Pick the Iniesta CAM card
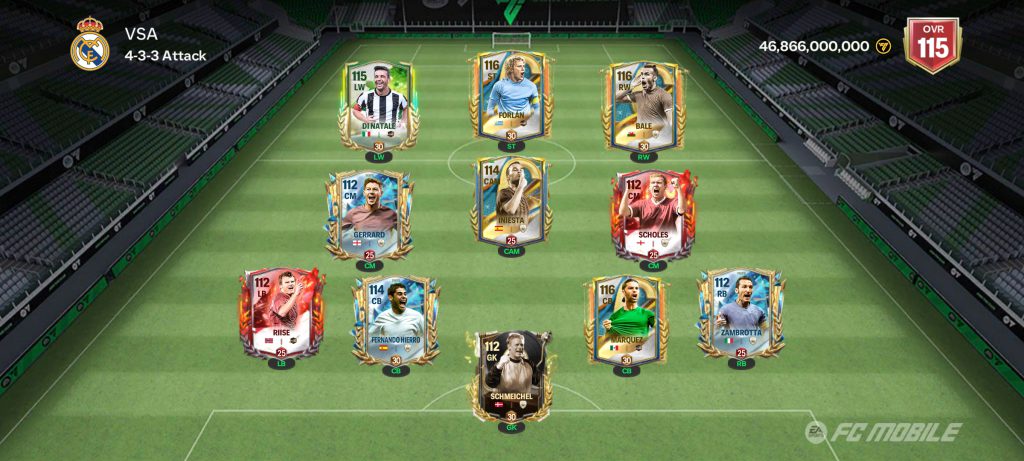The width and height of the screenshot is (1024, 461). click(511, 201)
